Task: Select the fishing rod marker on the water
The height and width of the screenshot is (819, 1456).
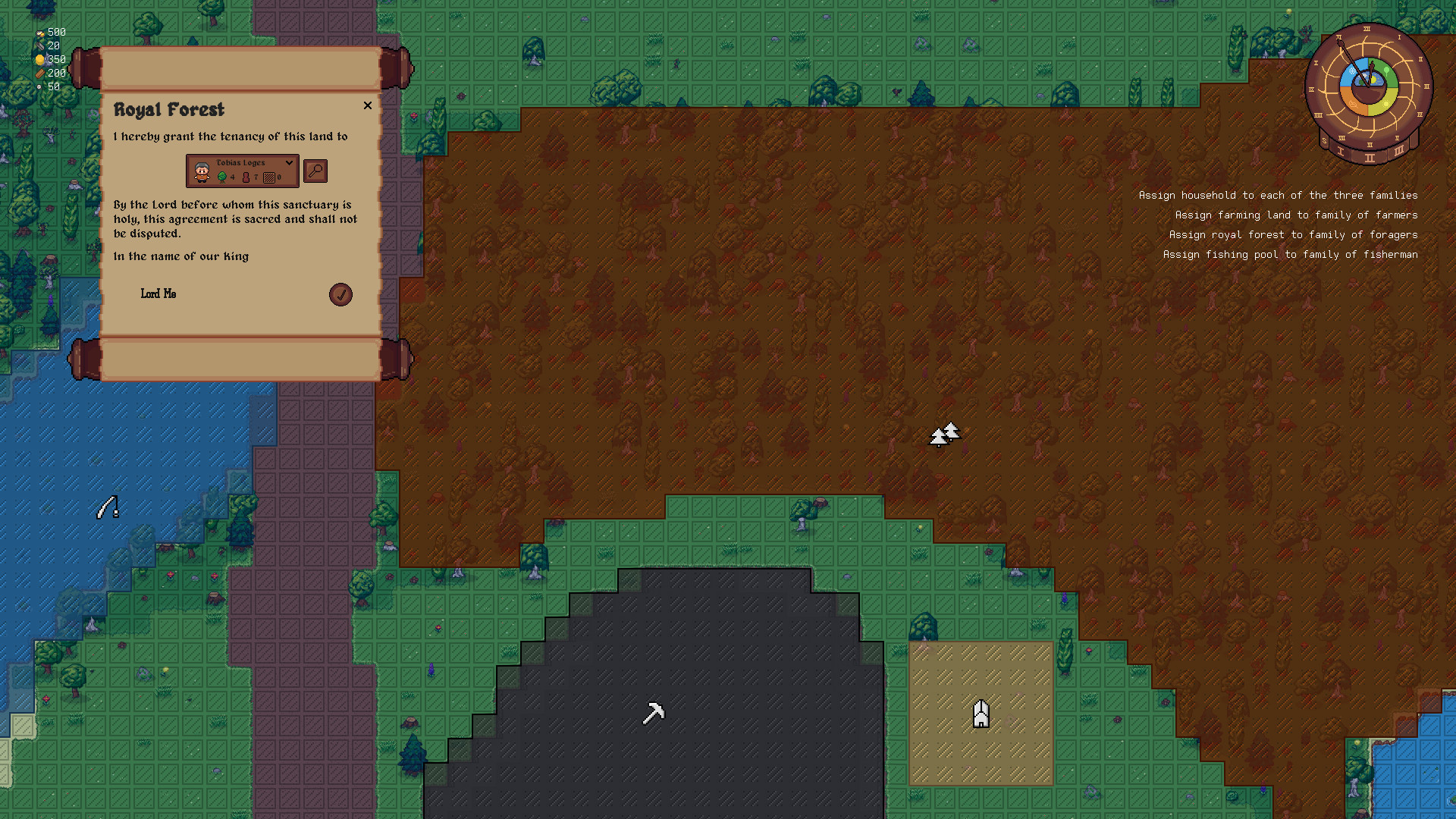Action: point(108,507)
